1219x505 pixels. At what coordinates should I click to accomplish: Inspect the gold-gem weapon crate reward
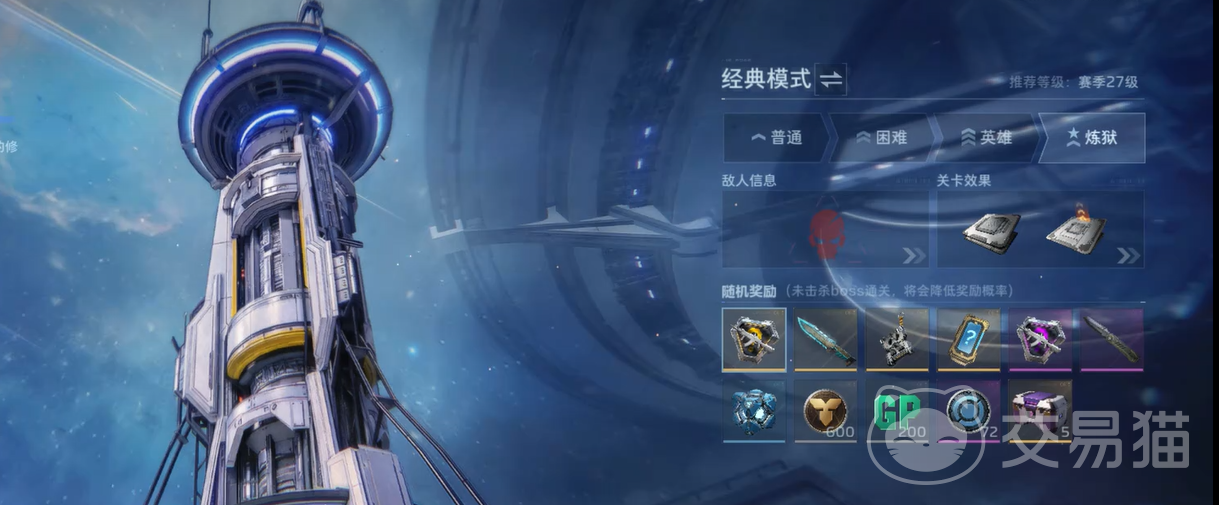click(754, 339)
